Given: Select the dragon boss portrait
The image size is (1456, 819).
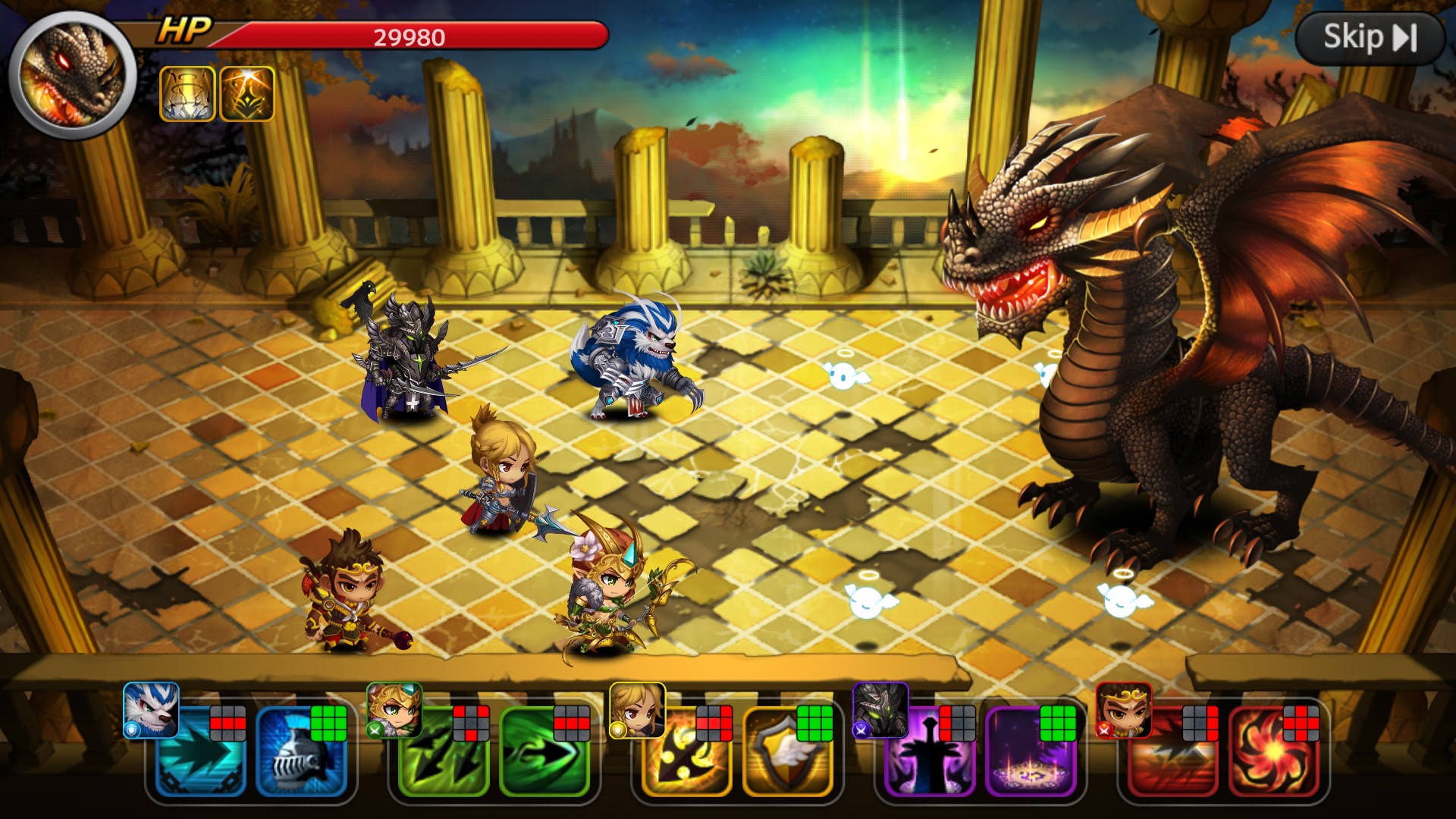Looking at the screenshot, I should pyautogui.click(x=72, y=74).
